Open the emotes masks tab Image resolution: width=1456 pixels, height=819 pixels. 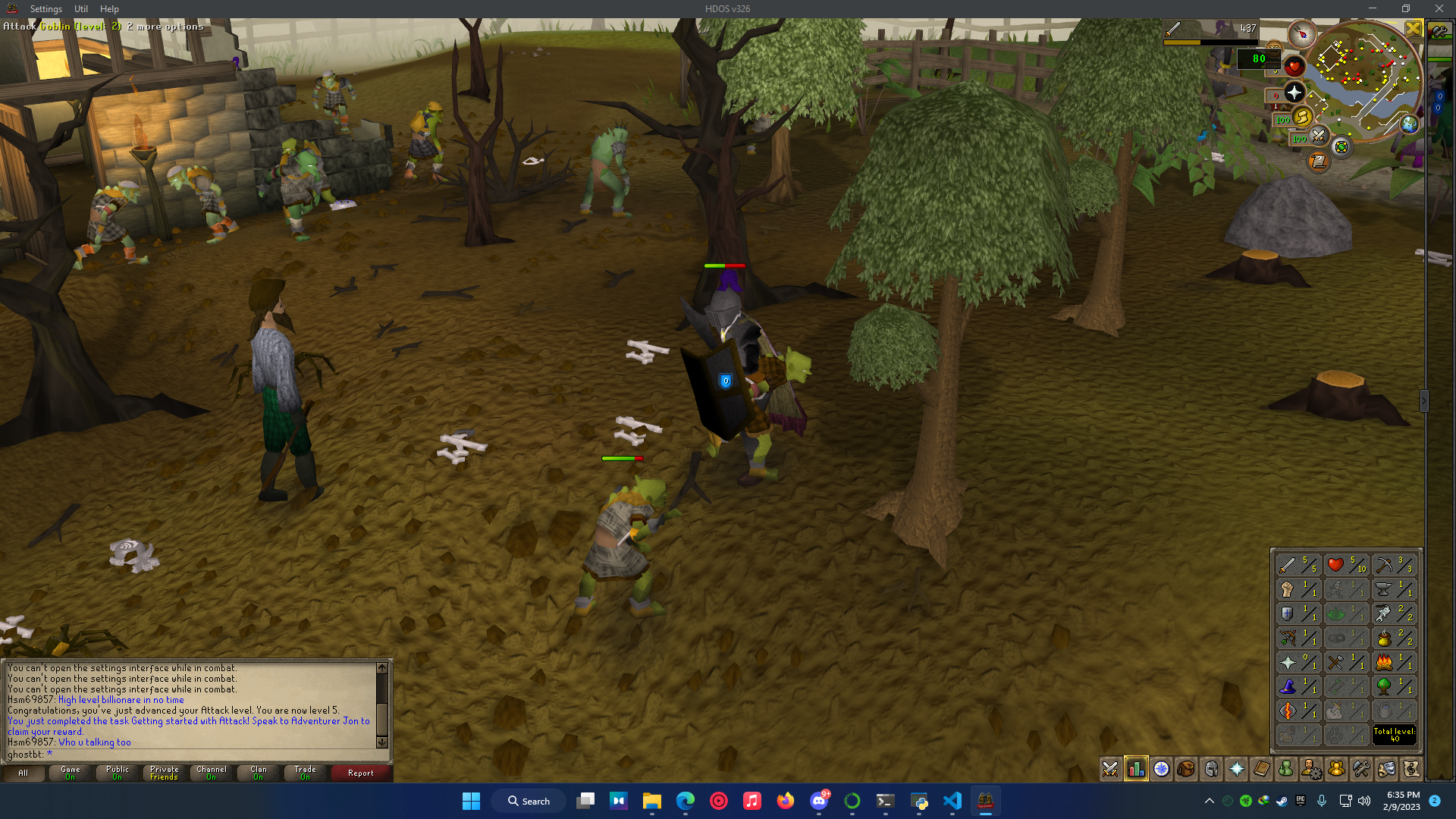(1388, 769)
